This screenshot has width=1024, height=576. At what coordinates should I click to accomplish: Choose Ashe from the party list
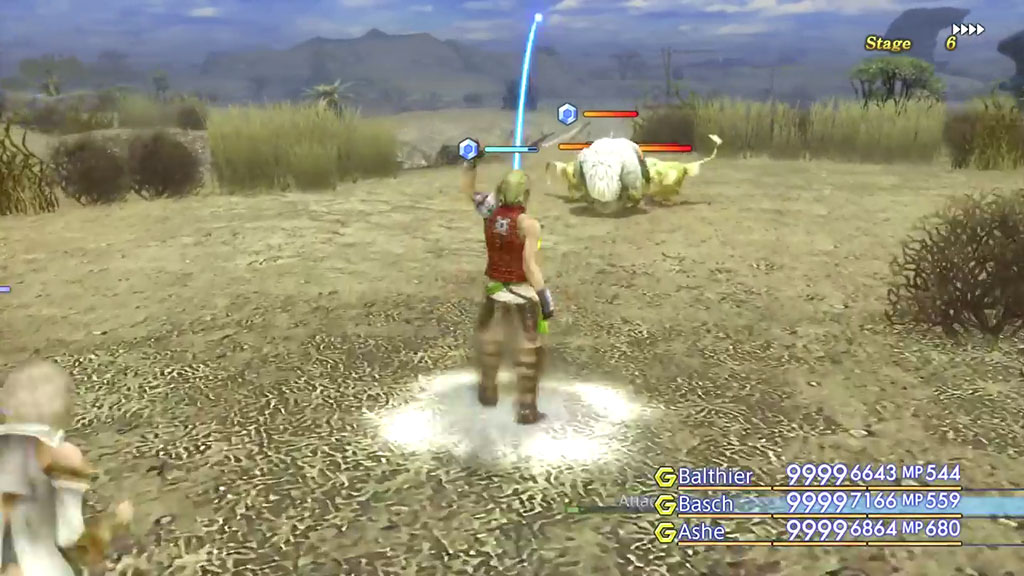click(x=702, y=532)
